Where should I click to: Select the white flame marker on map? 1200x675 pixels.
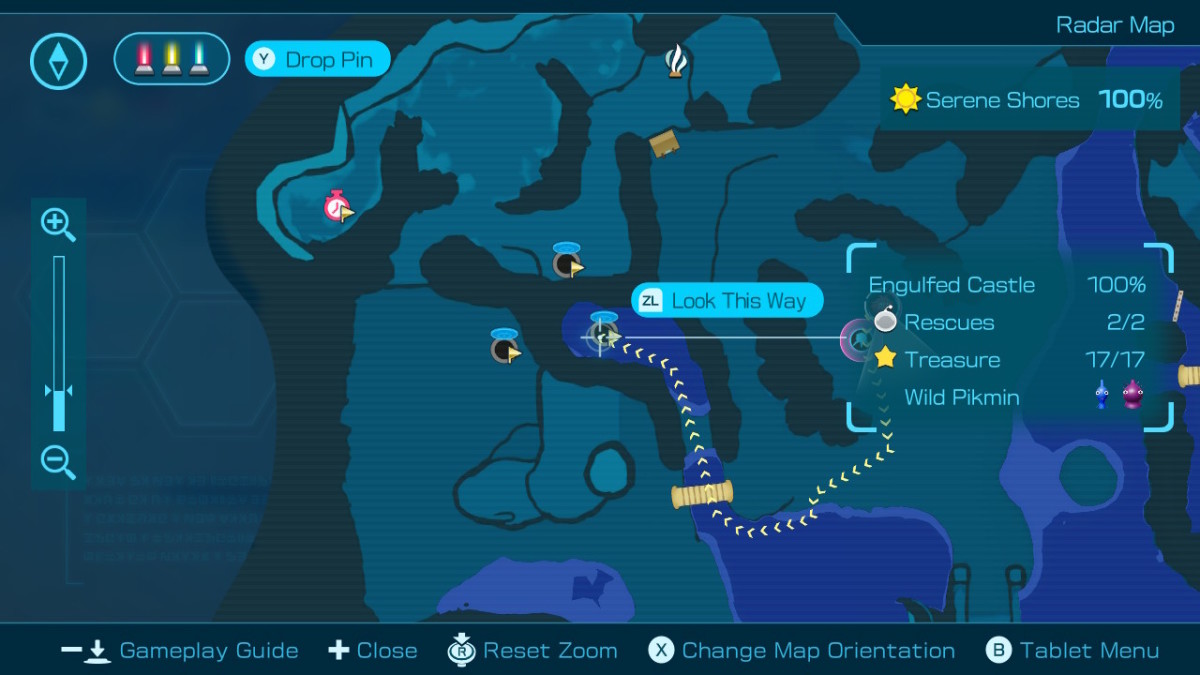coord(677,62)
